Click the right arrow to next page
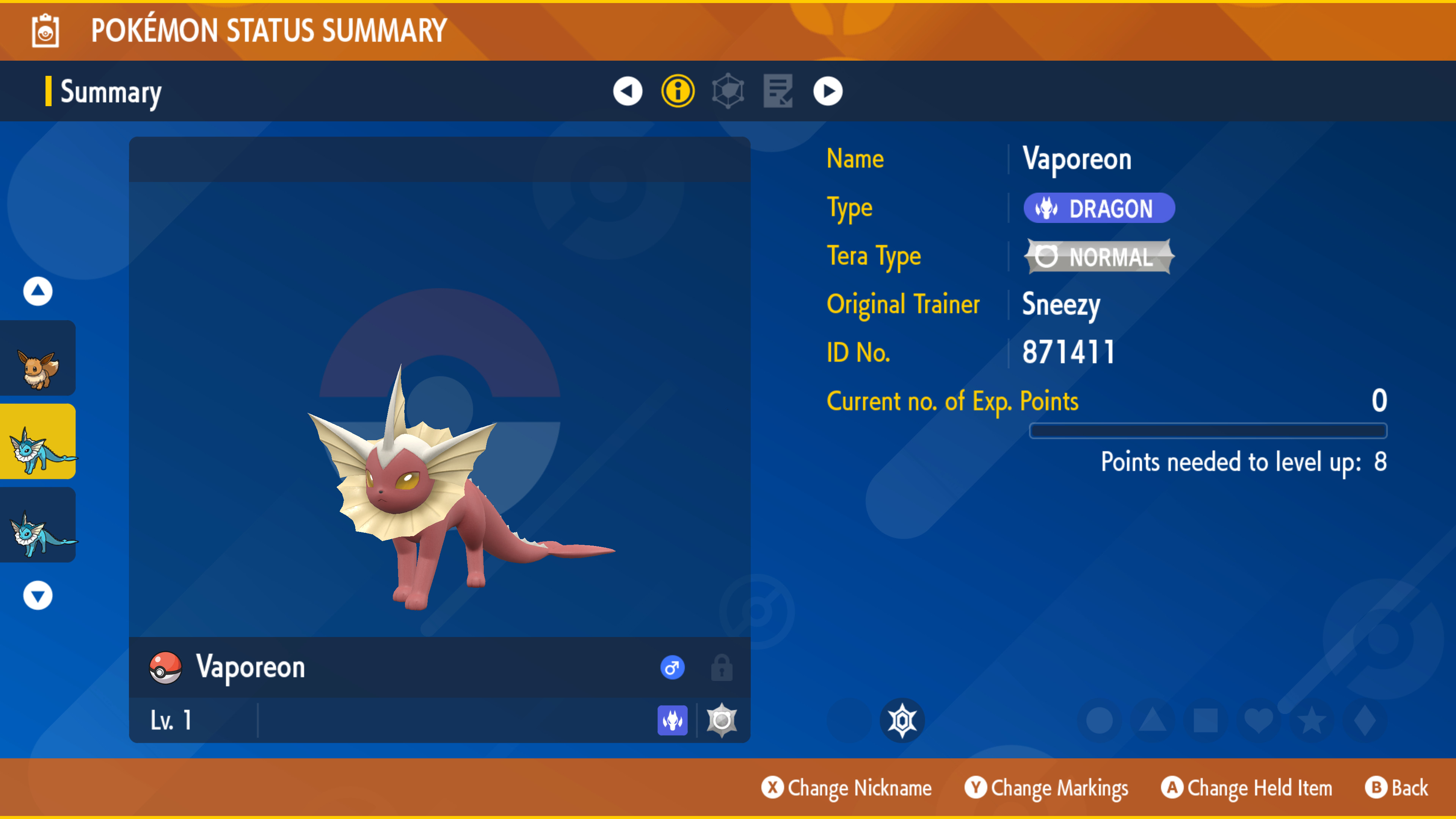The width and height of the screenshot is (1456, 819). 827,91
